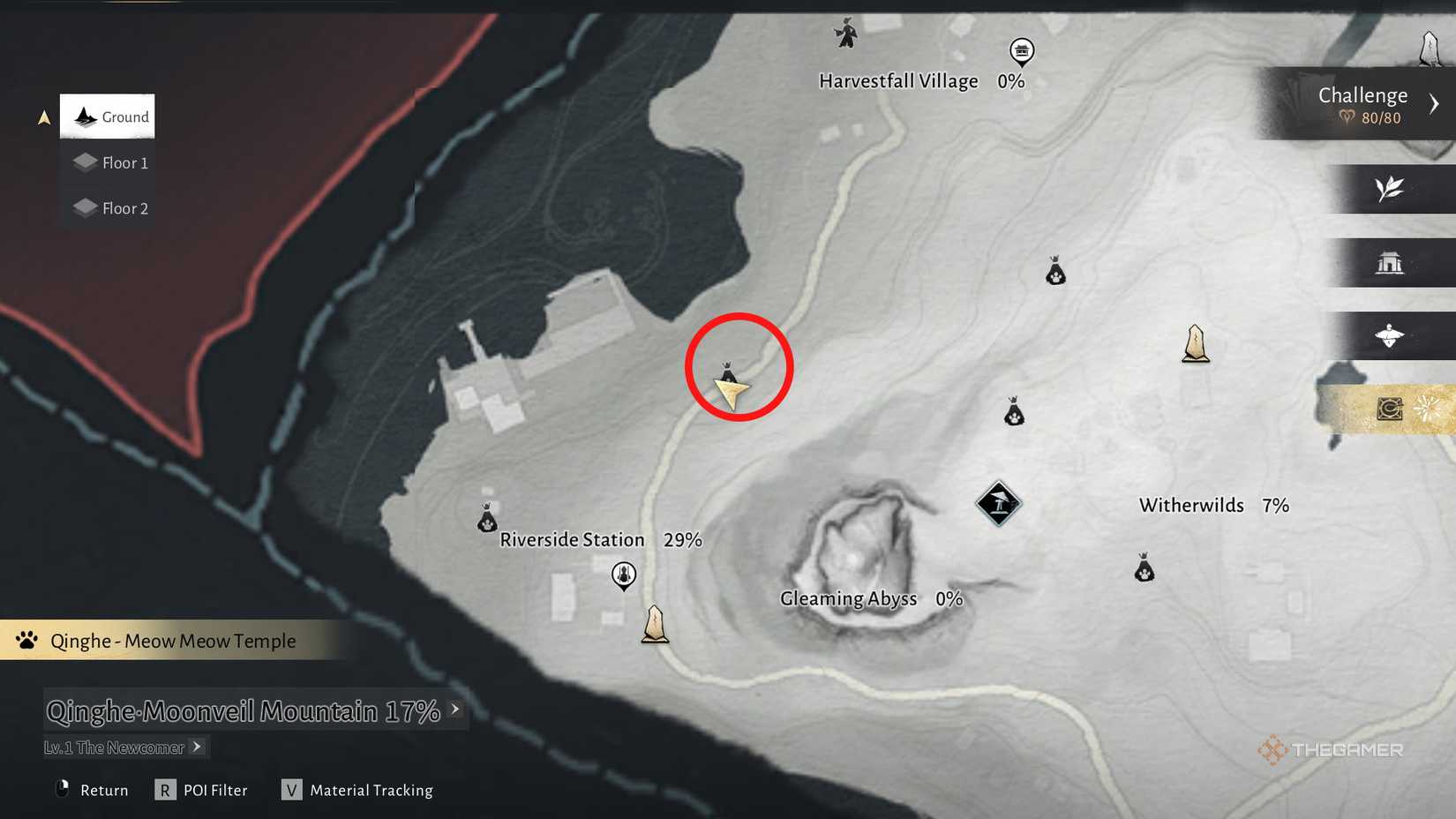Click the Qinghe - Meow Meow Temple banner
The width and height of the screenshot is (1456, 819).
[173, 641]
